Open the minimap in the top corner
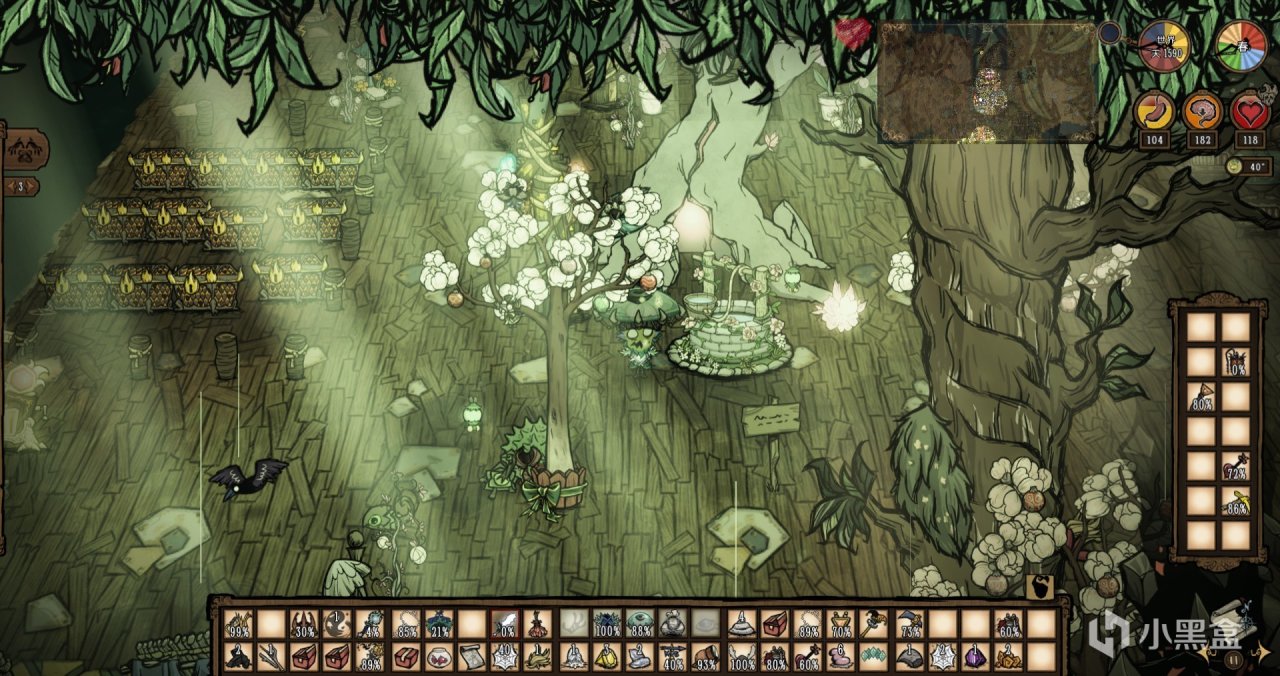The width and height of the screenshot is (1280, 676). click(987, 83)
